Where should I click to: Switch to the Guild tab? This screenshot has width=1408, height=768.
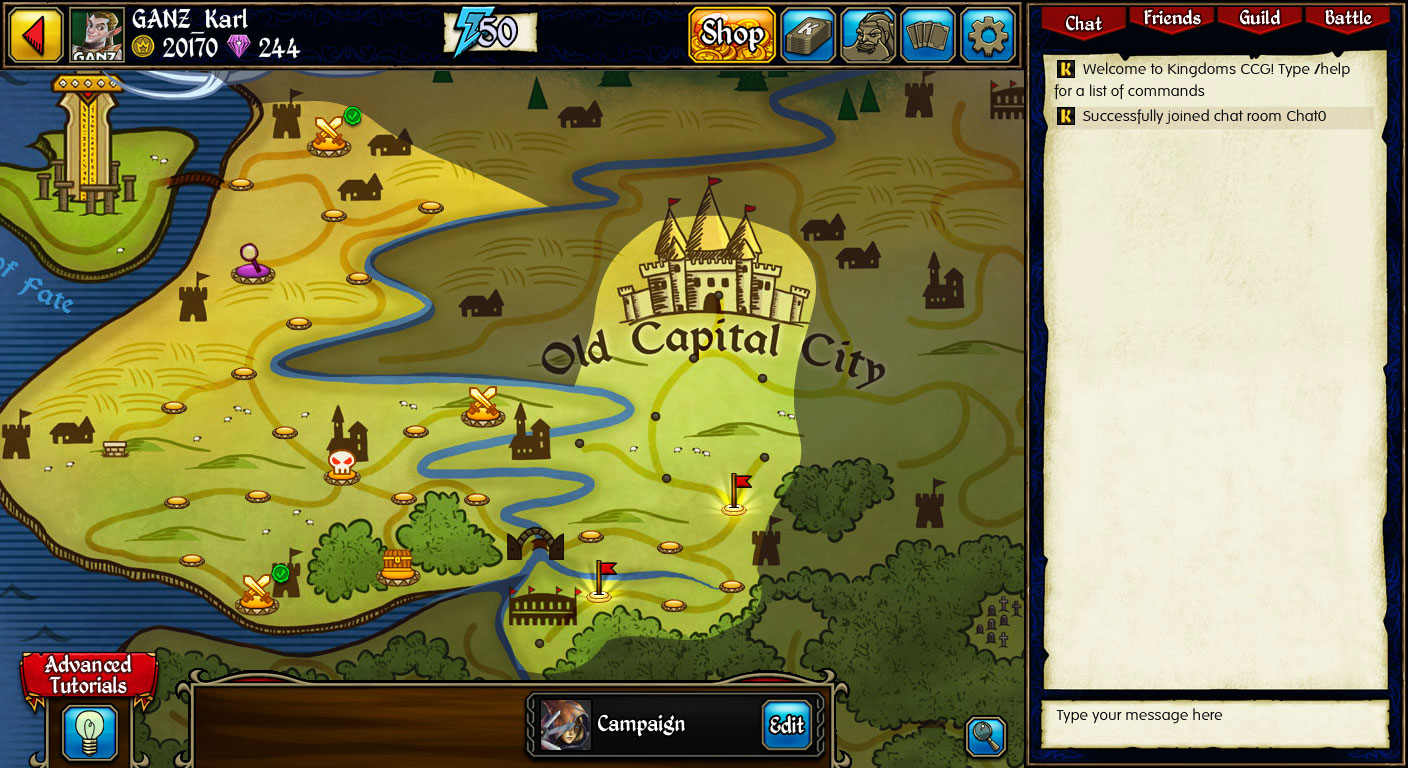click(x=1259, y=18)
